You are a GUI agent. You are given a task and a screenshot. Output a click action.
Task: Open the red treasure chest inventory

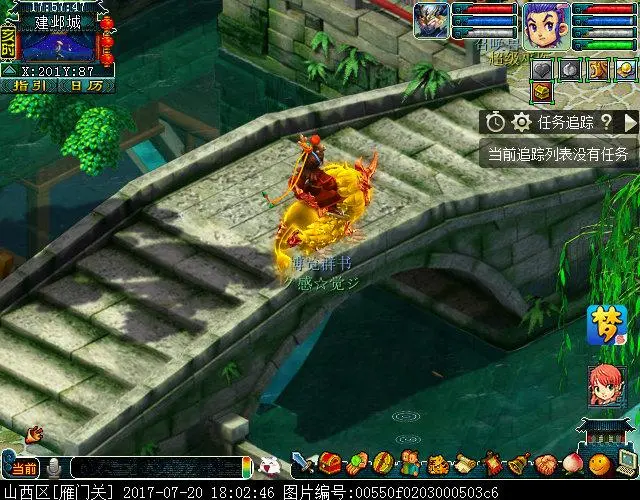pos(330,465)
